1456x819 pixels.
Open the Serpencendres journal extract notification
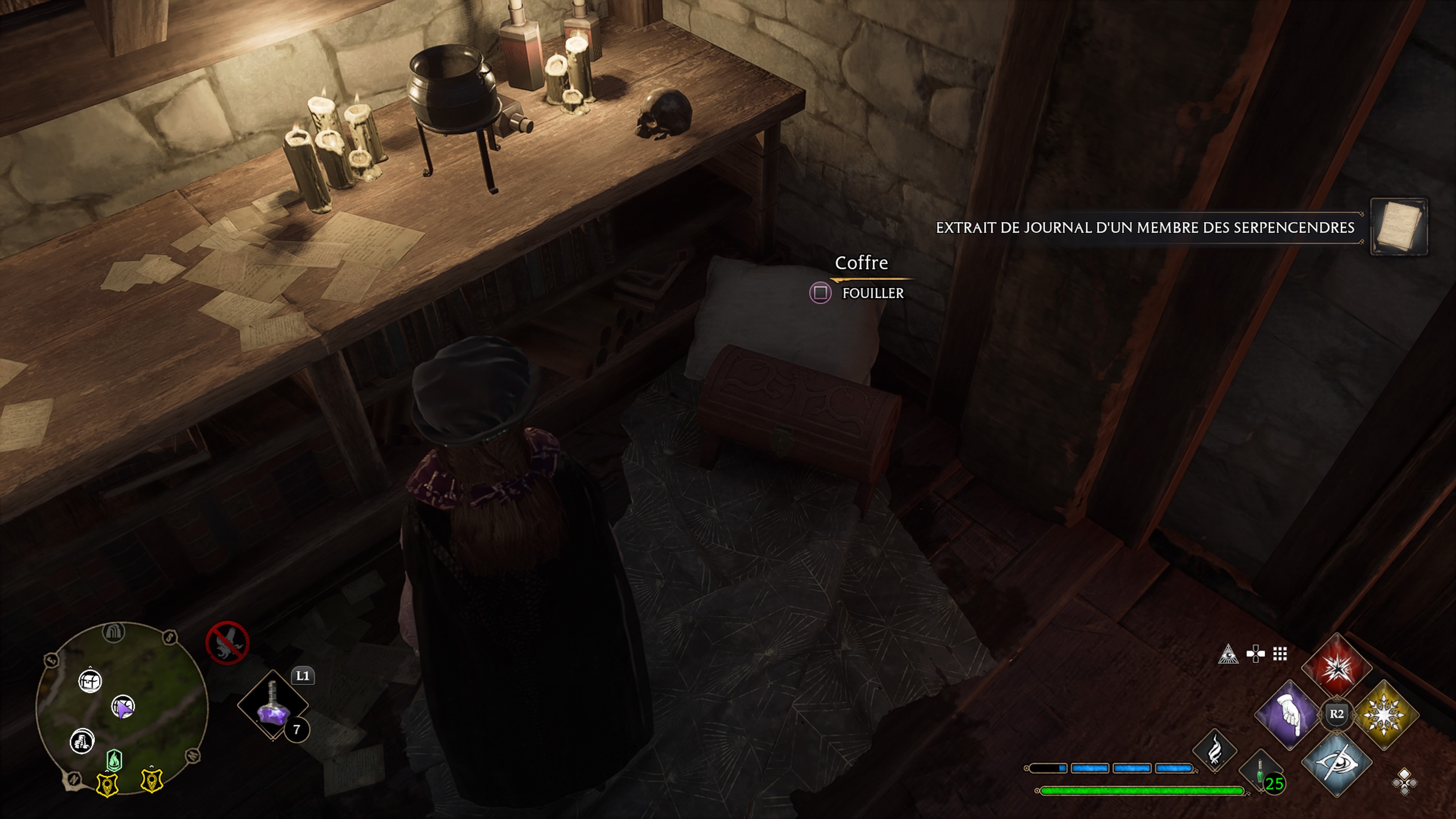[1145, 228]
